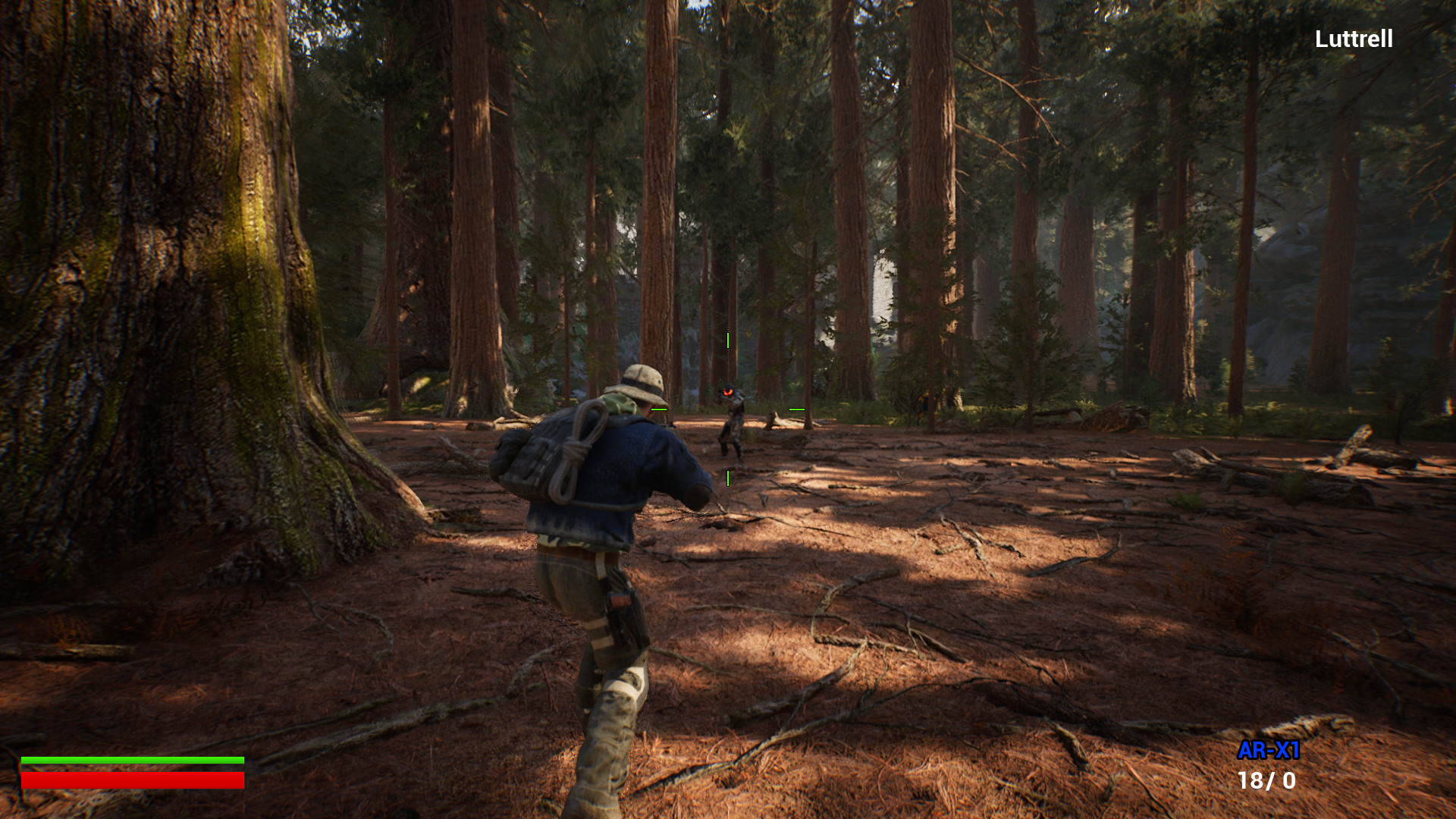Click the Luttrell player nametag

(x=1353, y=37)
